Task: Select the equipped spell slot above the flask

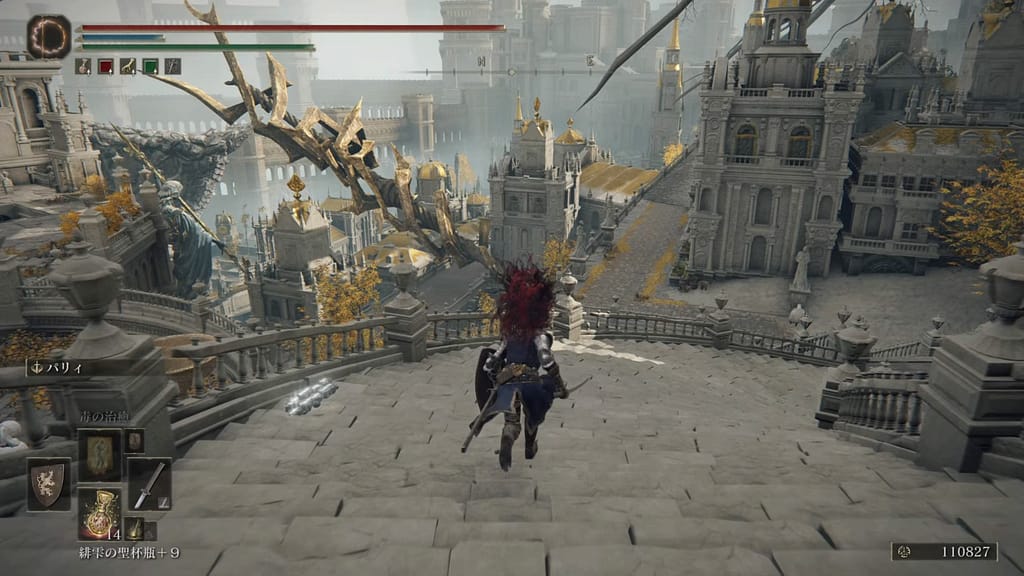Action: point(100,454)
